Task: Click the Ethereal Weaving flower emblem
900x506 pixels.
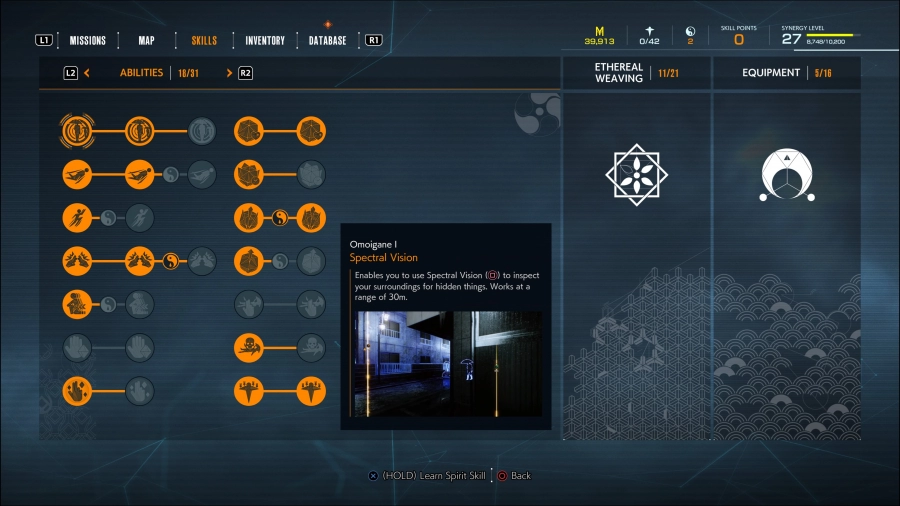Action: pyautogui.click(x=636, y=174)
